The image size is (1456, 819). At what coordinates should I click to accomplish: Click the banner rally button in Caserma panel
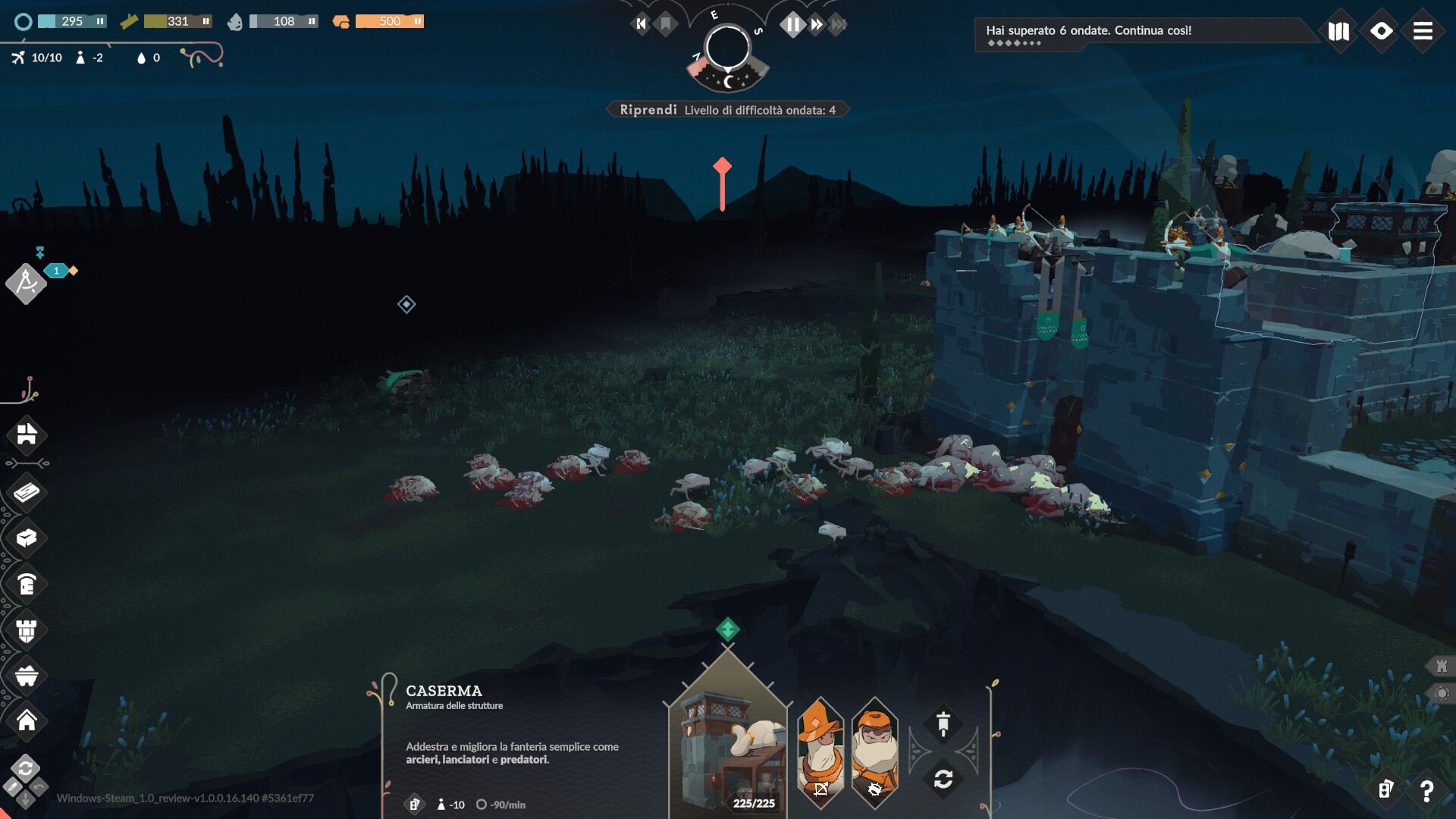coord(943,724)
